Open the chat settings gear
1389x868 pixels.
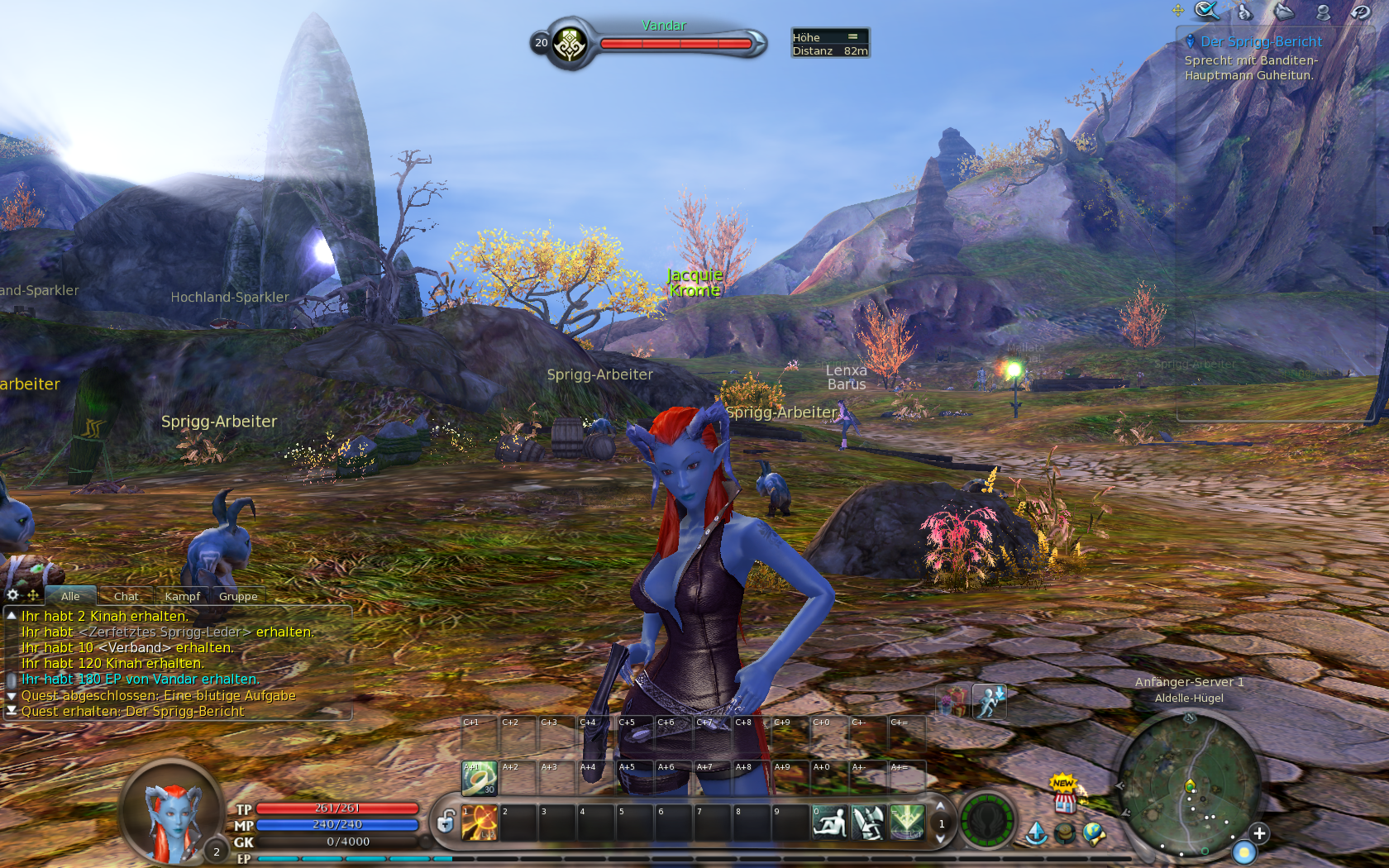point(12,594)
